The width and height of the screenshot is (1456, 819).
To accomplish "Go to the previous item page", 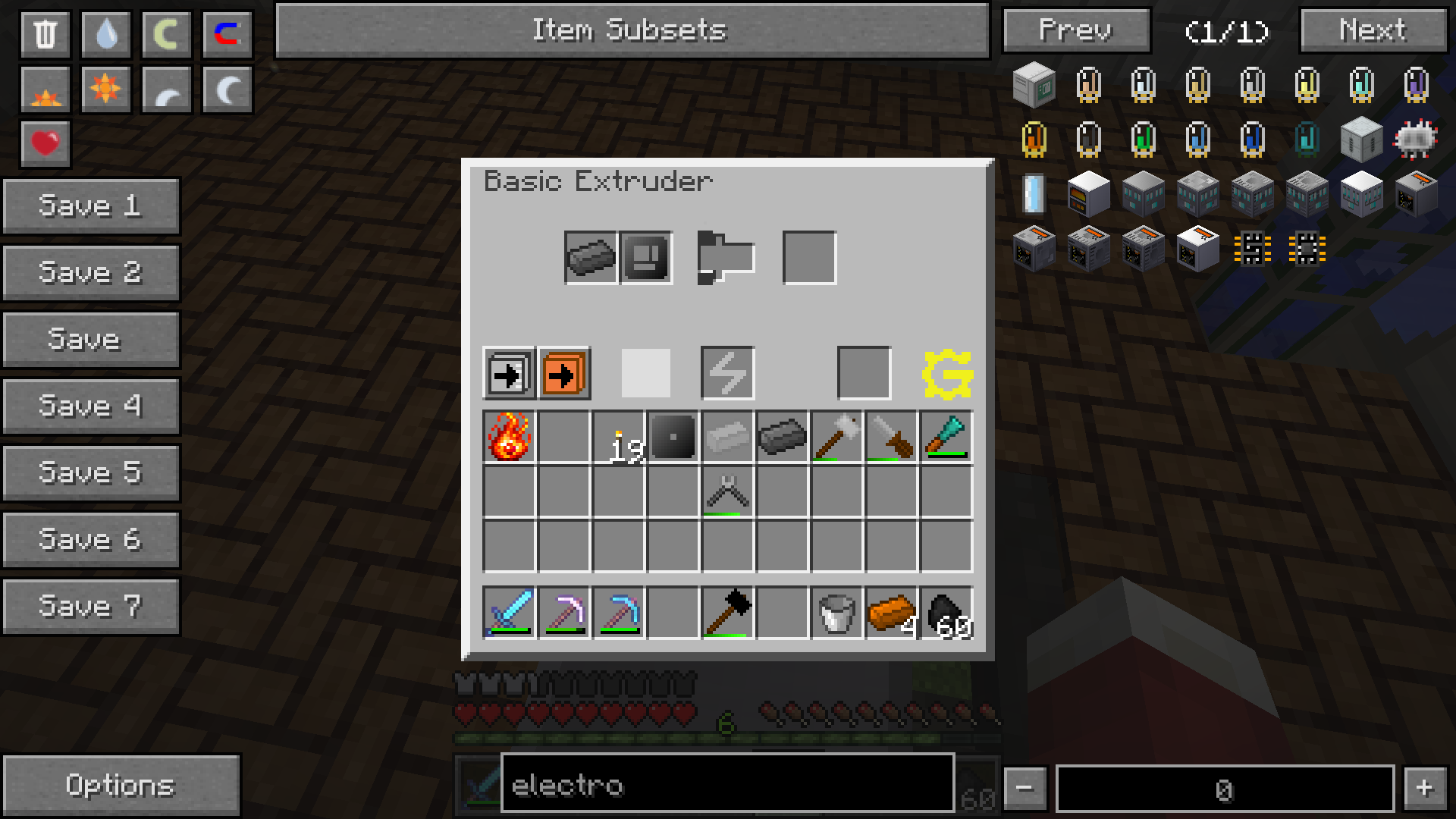I will [x=1076, y=30].
